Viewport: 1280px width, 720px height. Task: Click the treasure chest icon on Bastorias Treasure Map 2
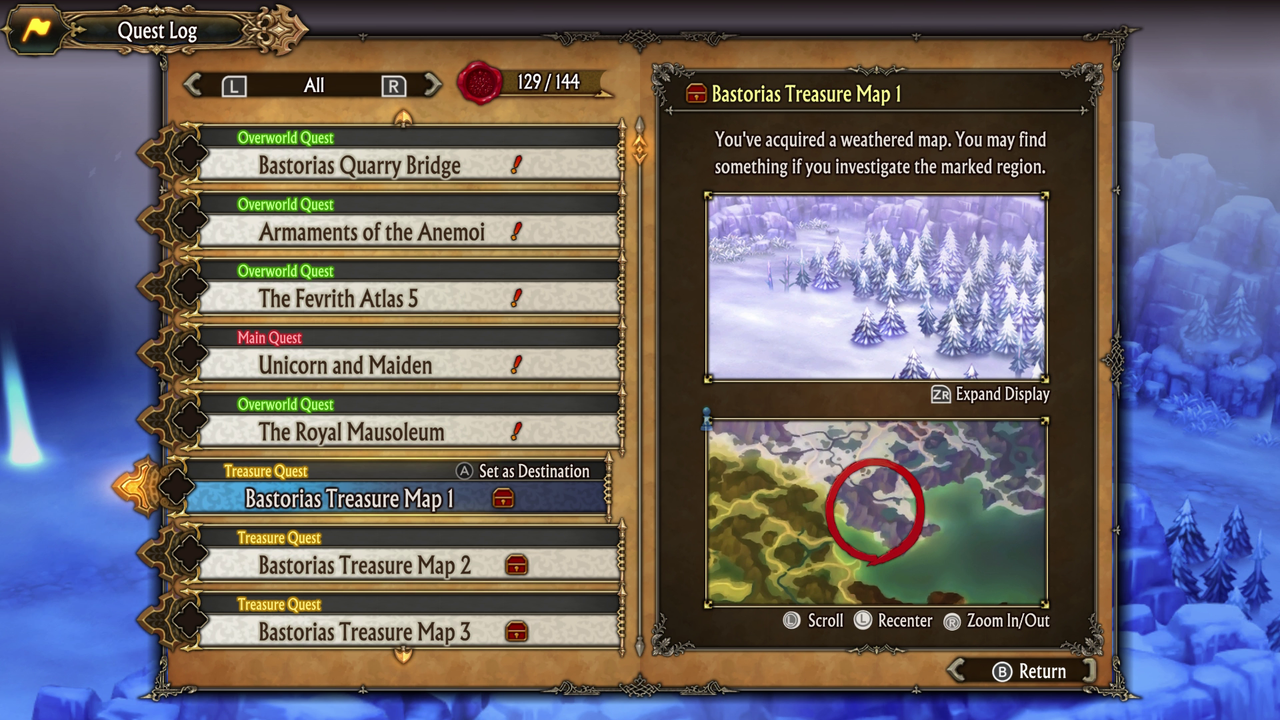click(516, 565)
